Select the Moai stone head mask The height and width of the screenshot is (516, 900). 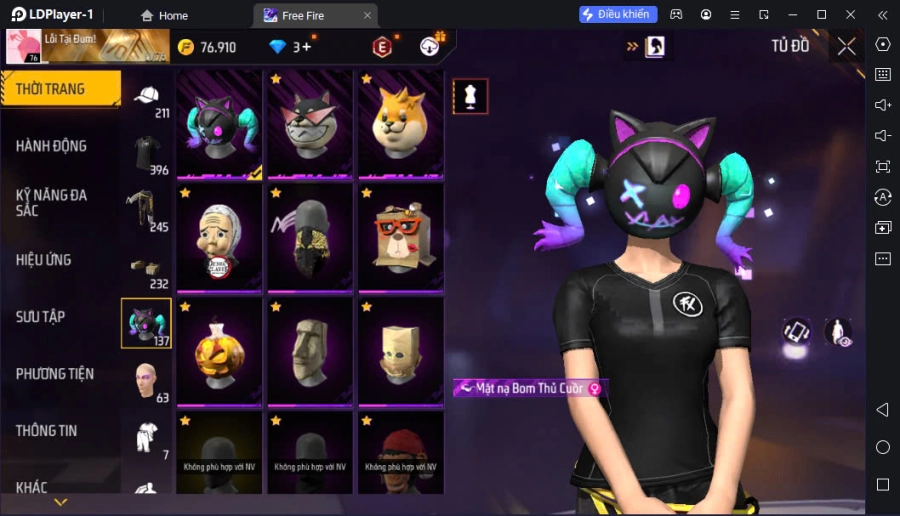tap(309, 351)
